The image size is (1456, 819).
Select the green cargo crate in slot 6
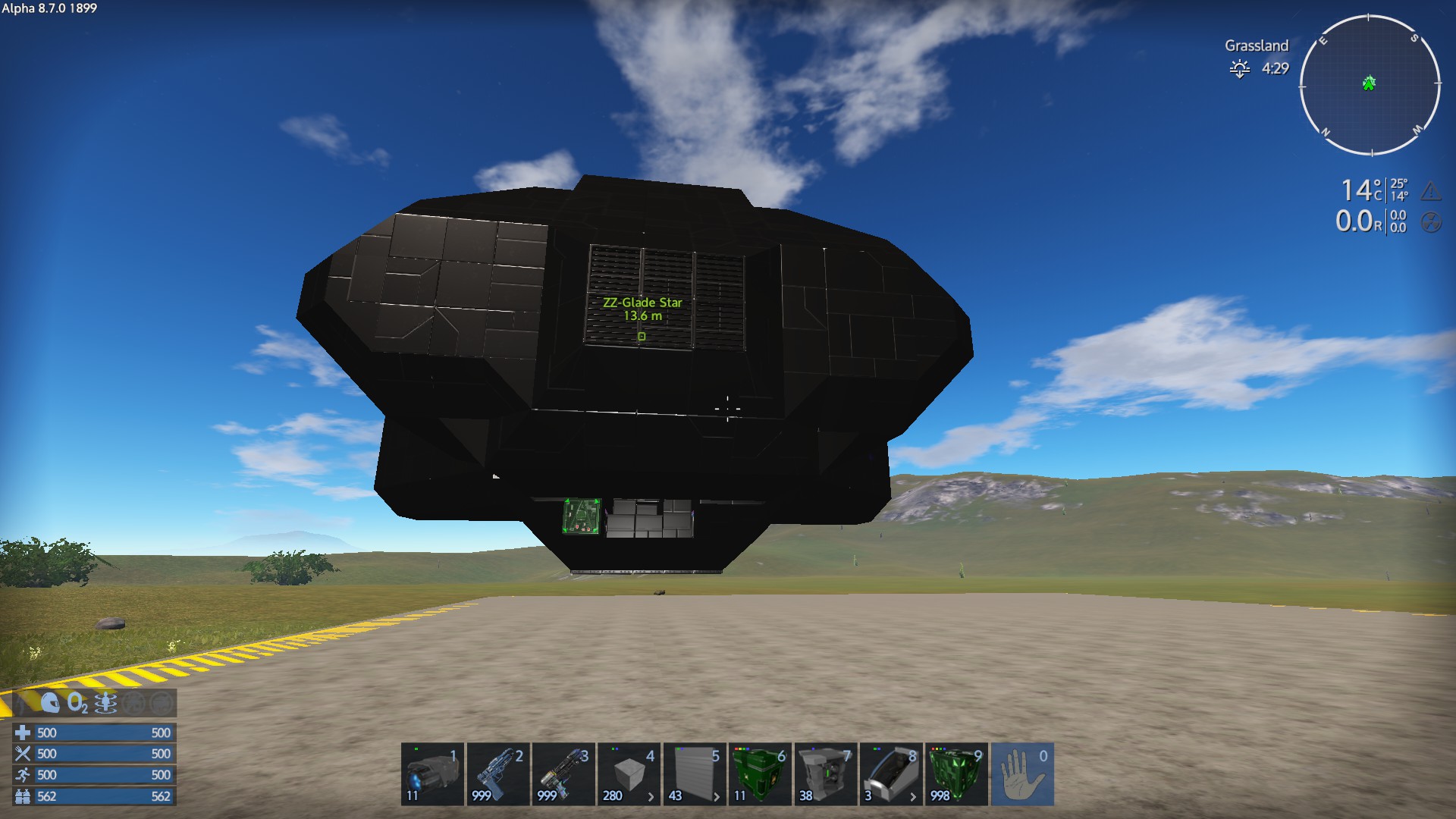[x=760, y=774]
